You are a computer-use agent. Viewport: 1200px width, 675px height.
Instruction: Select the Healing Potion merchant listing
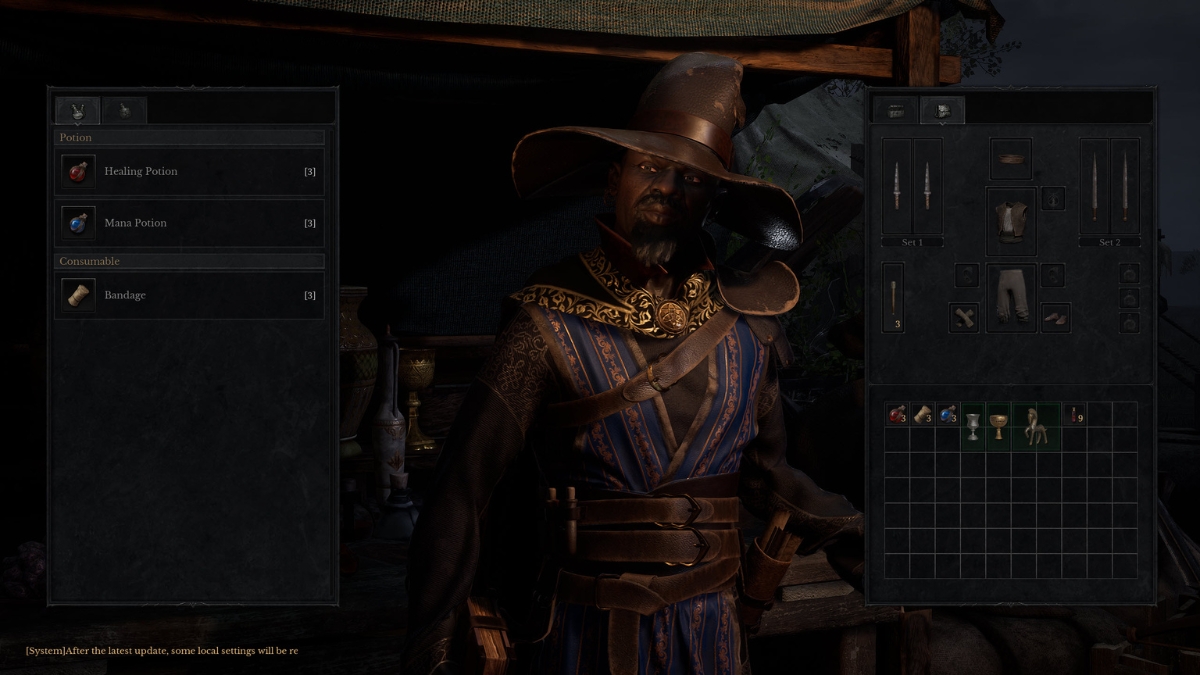click(x=189, y=172)
